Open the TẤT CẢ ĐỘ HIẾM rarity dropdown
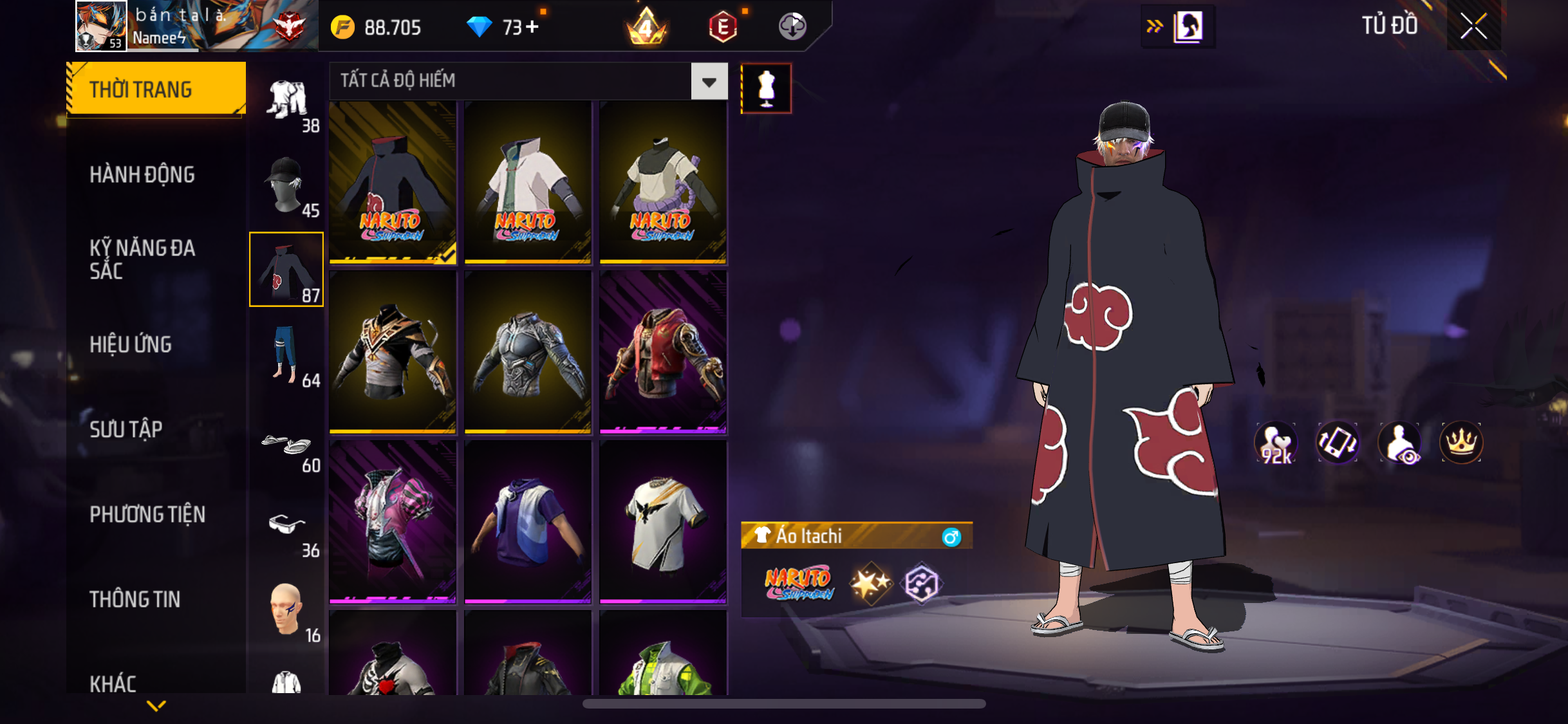 click(709, 82)
